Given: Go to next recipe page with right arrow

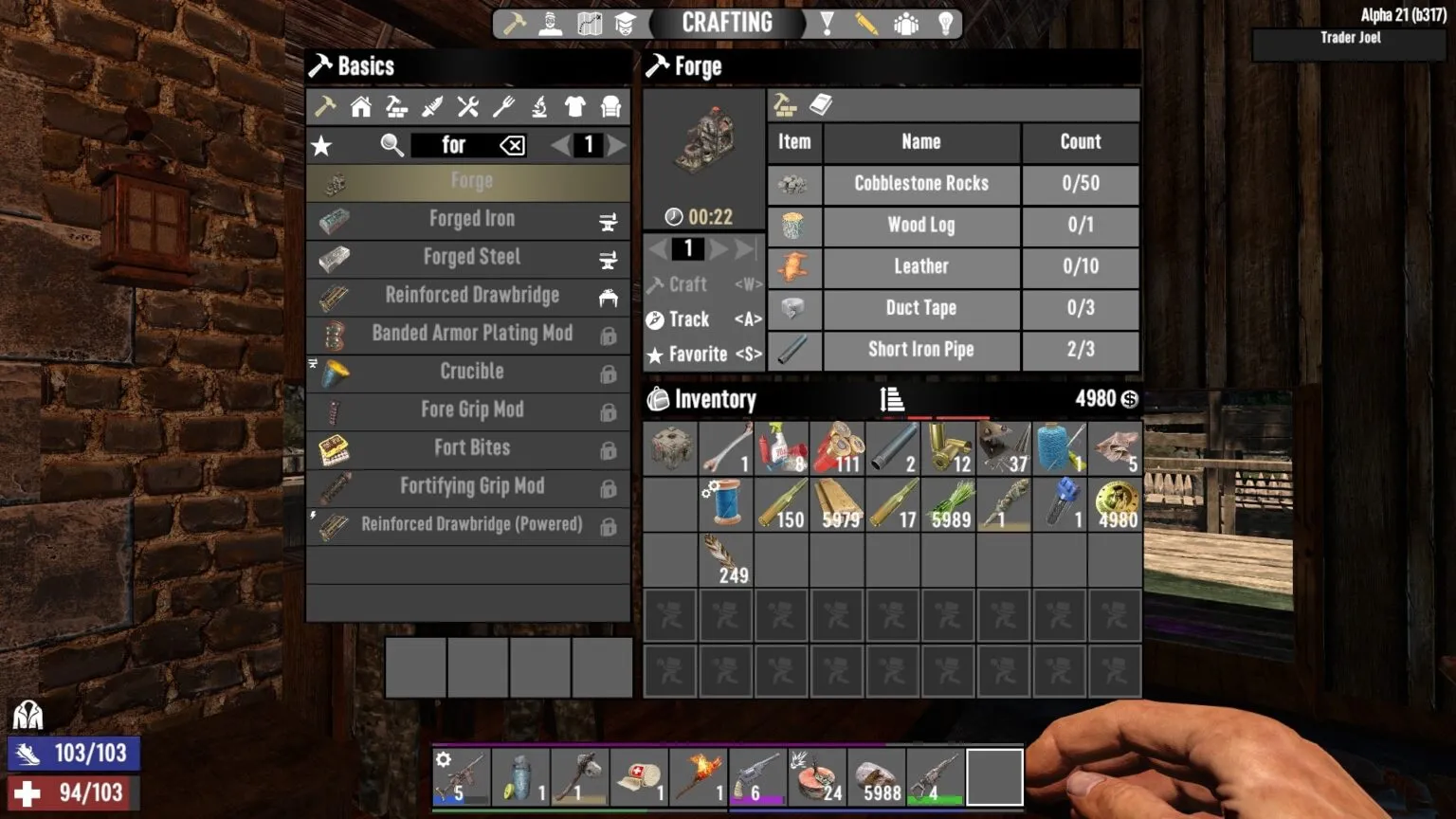Looking at the screenshot, I should click(x=616, y=145).
